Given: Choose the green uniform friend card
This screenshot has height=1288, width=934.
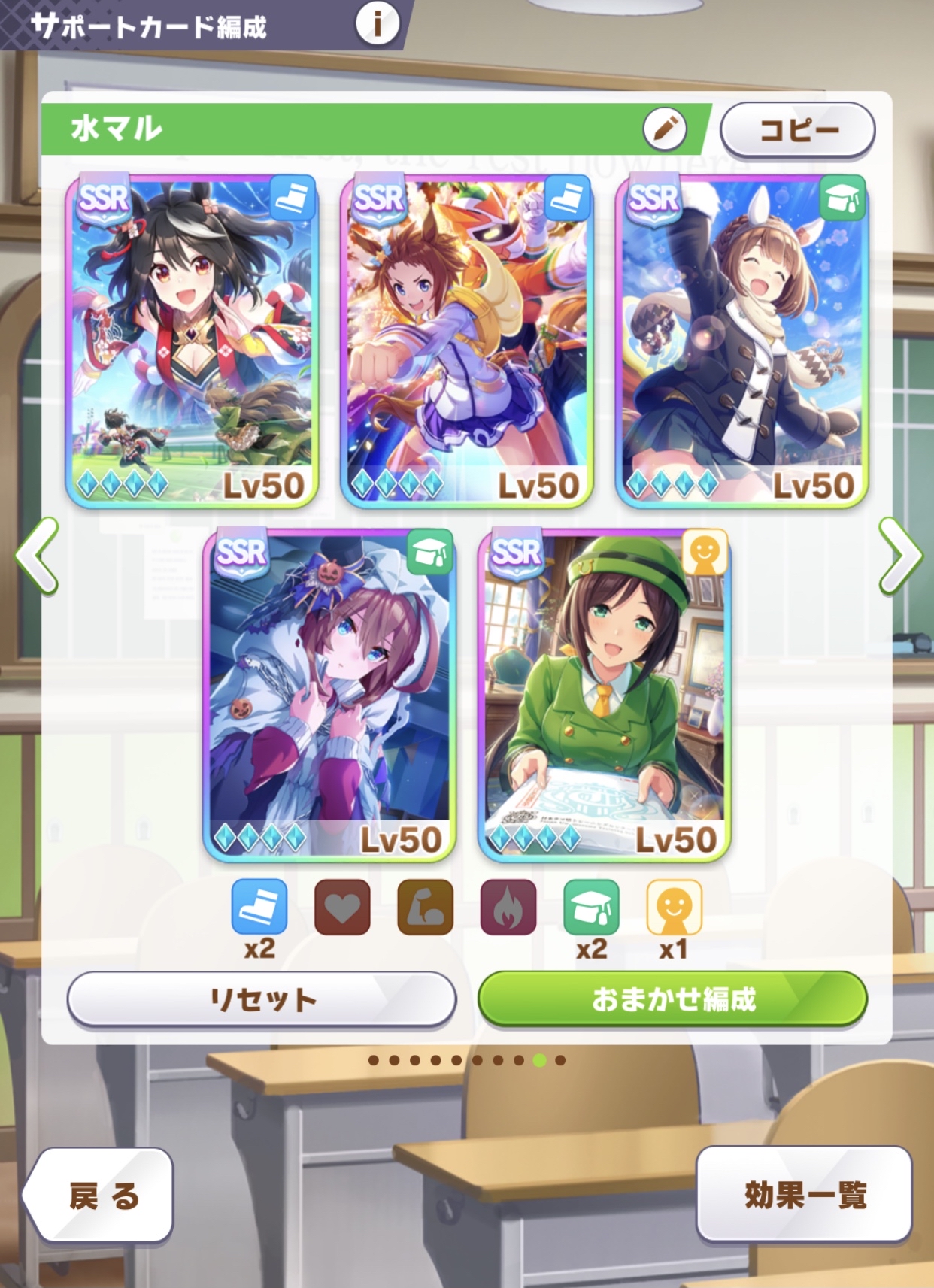Looking at the screenshot, I should 604,694.
